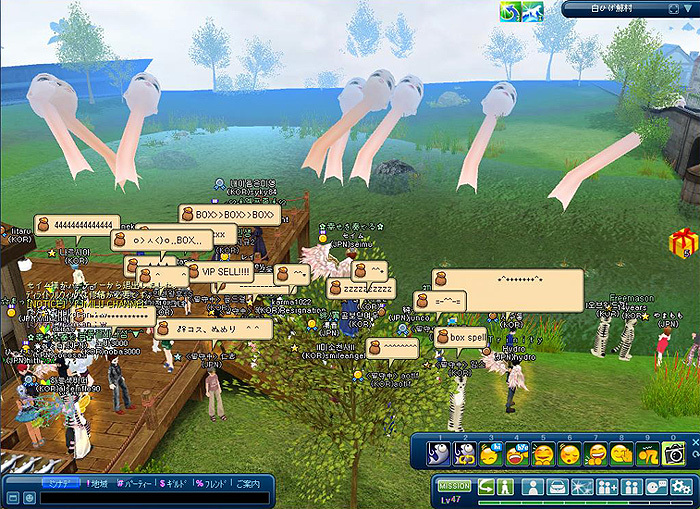
Task: Activate the fish skill in slot 1
Action: click(x=439, y=453)
